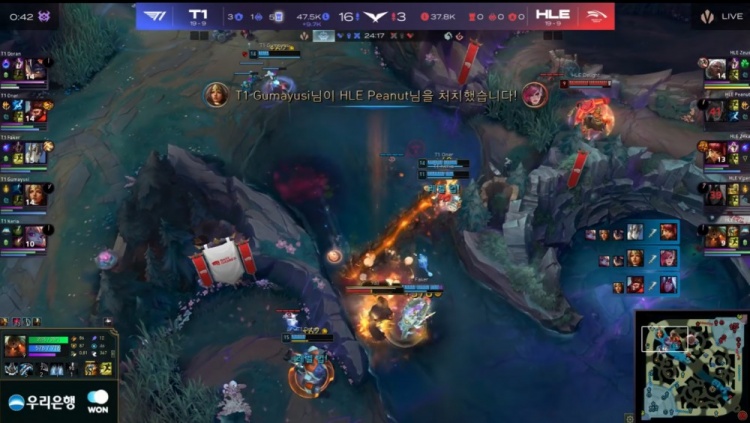This screenshot has height=423, width=750.
Task: Choose HLE Zeka's player card
Action: 726,152
